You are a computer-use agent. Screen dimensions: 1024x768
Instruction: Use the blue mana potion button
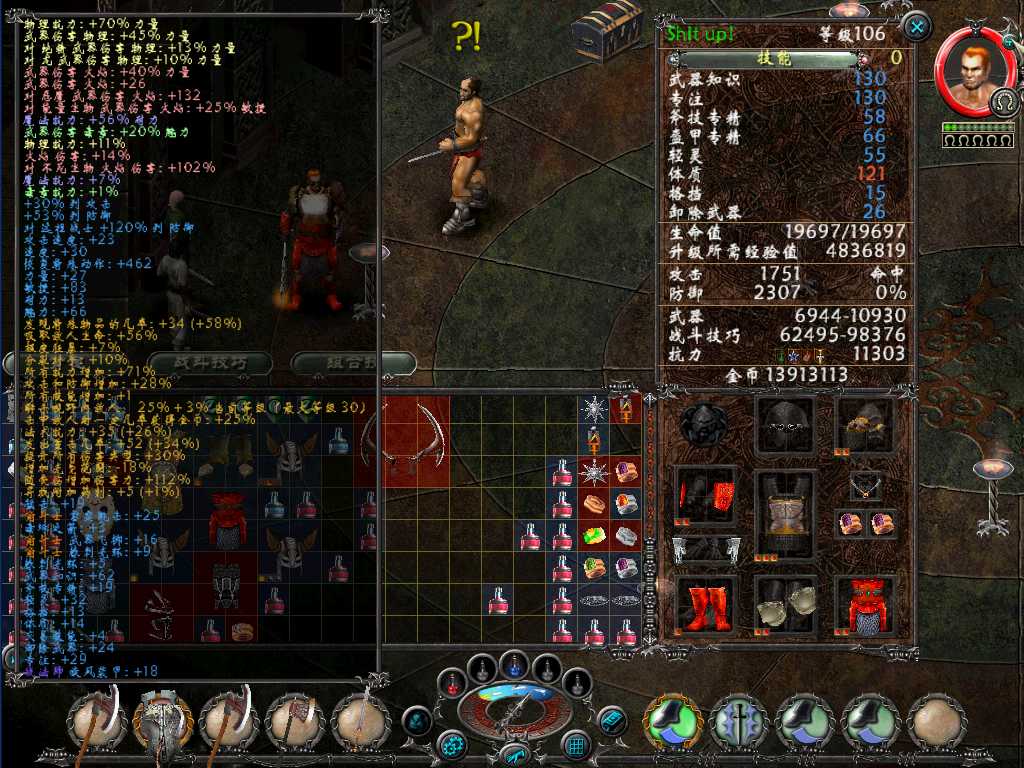[x=514, y=664]
